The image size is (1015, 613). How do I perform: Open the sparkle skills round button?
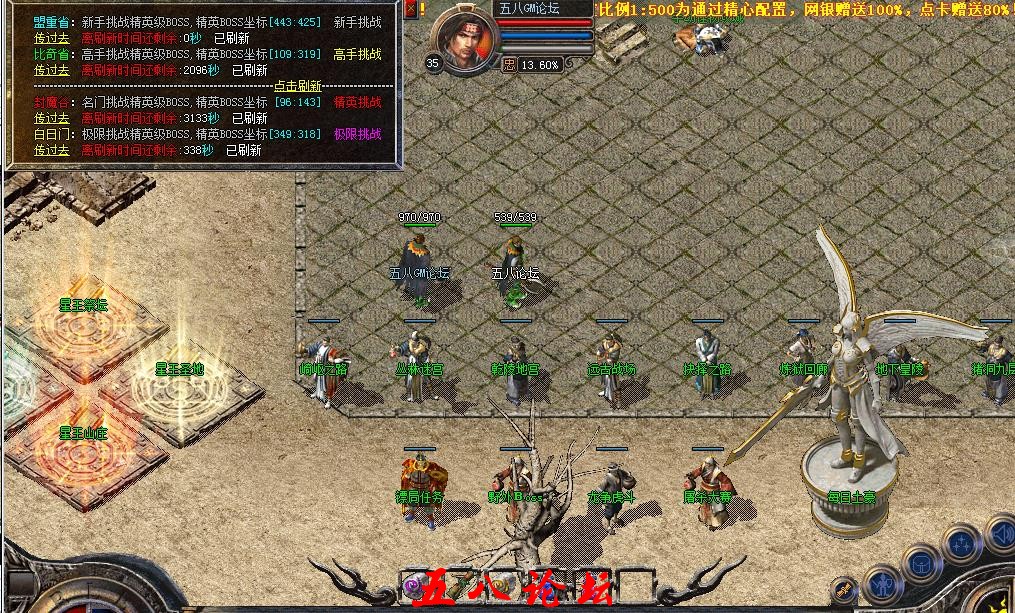pos(961,543)
